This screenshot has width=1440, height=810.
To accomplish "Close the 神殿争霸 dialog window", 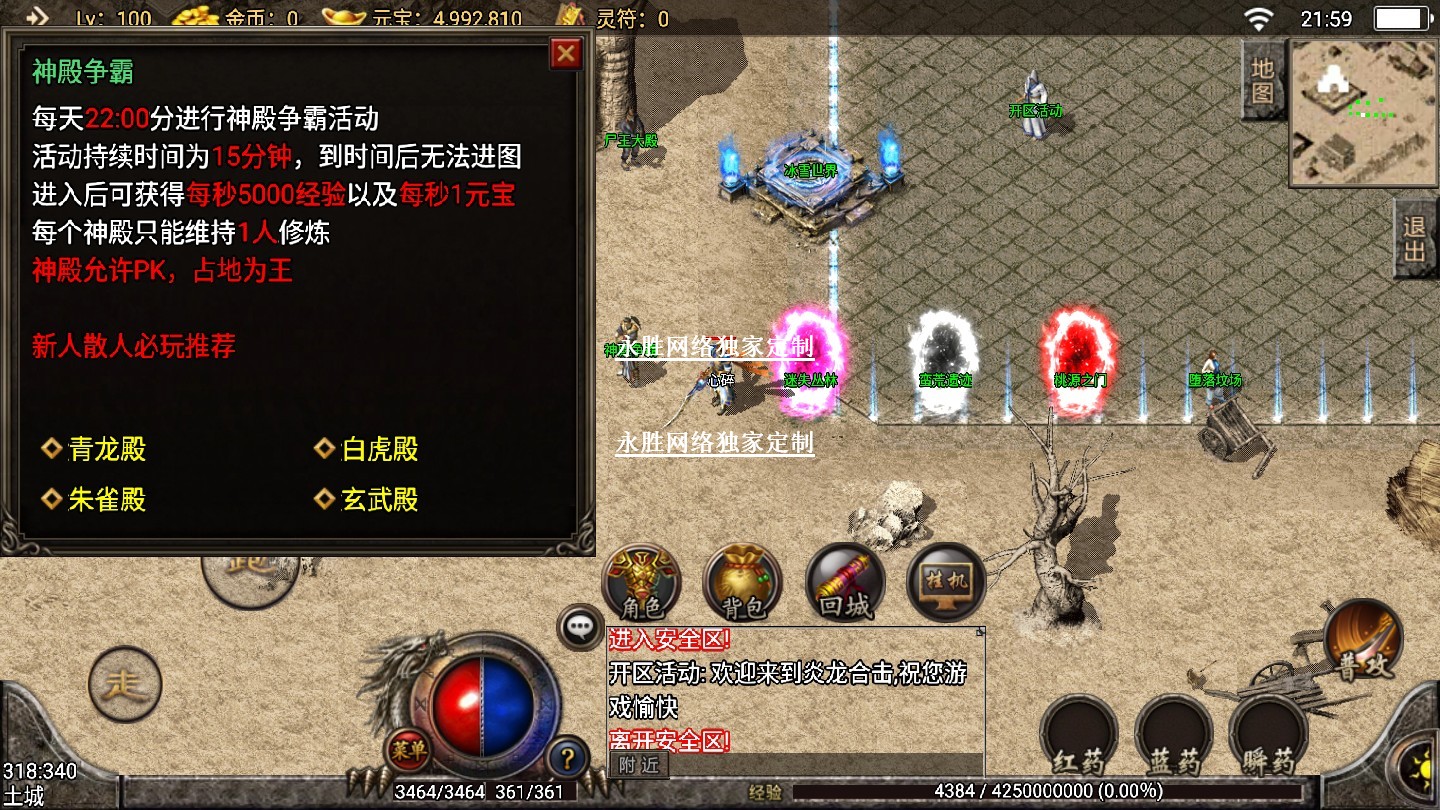I will [566, 53].
